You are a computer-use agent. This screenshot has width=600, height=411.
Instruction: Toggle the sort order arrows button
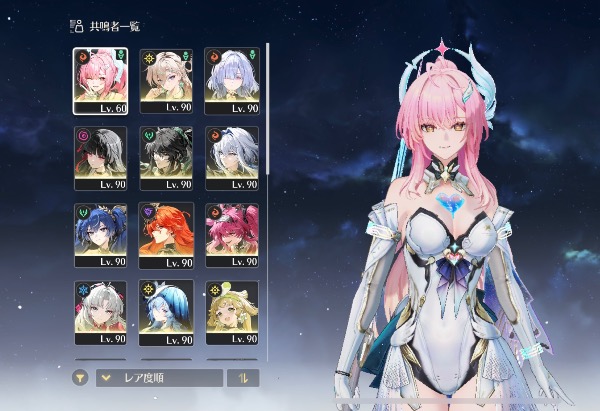tap(243, 378)
